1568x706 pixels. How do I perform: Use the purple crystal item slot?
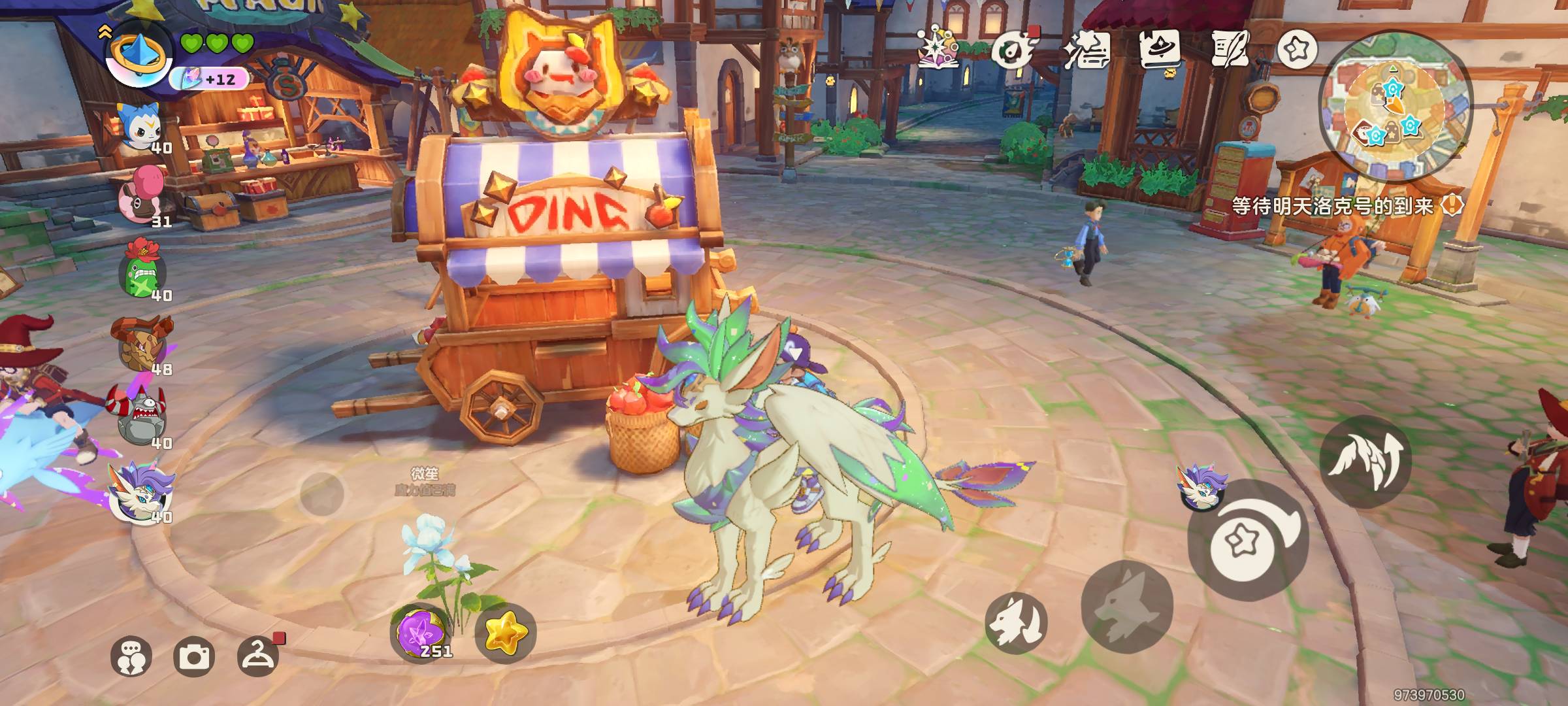(420, 633)
